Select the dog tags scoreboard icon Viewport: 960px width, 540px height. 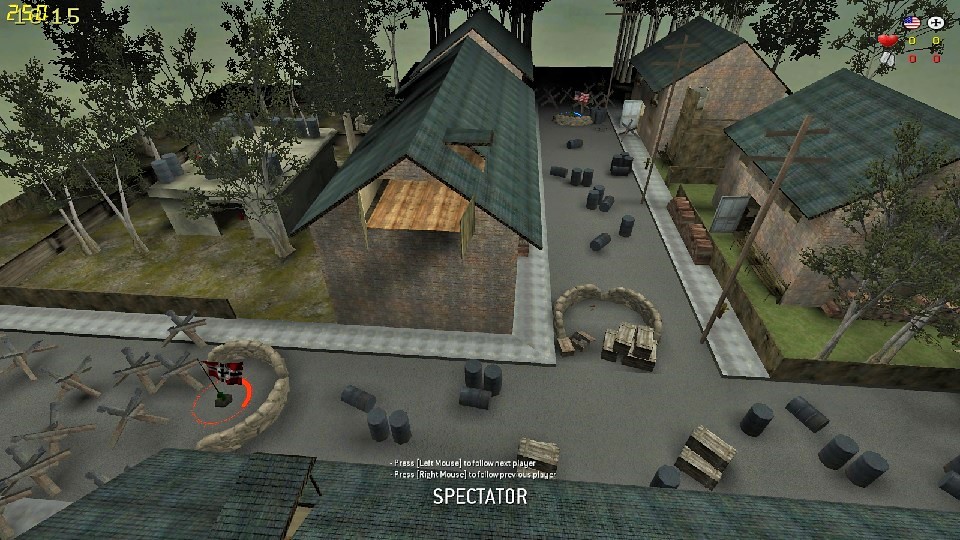click(887, 58)
